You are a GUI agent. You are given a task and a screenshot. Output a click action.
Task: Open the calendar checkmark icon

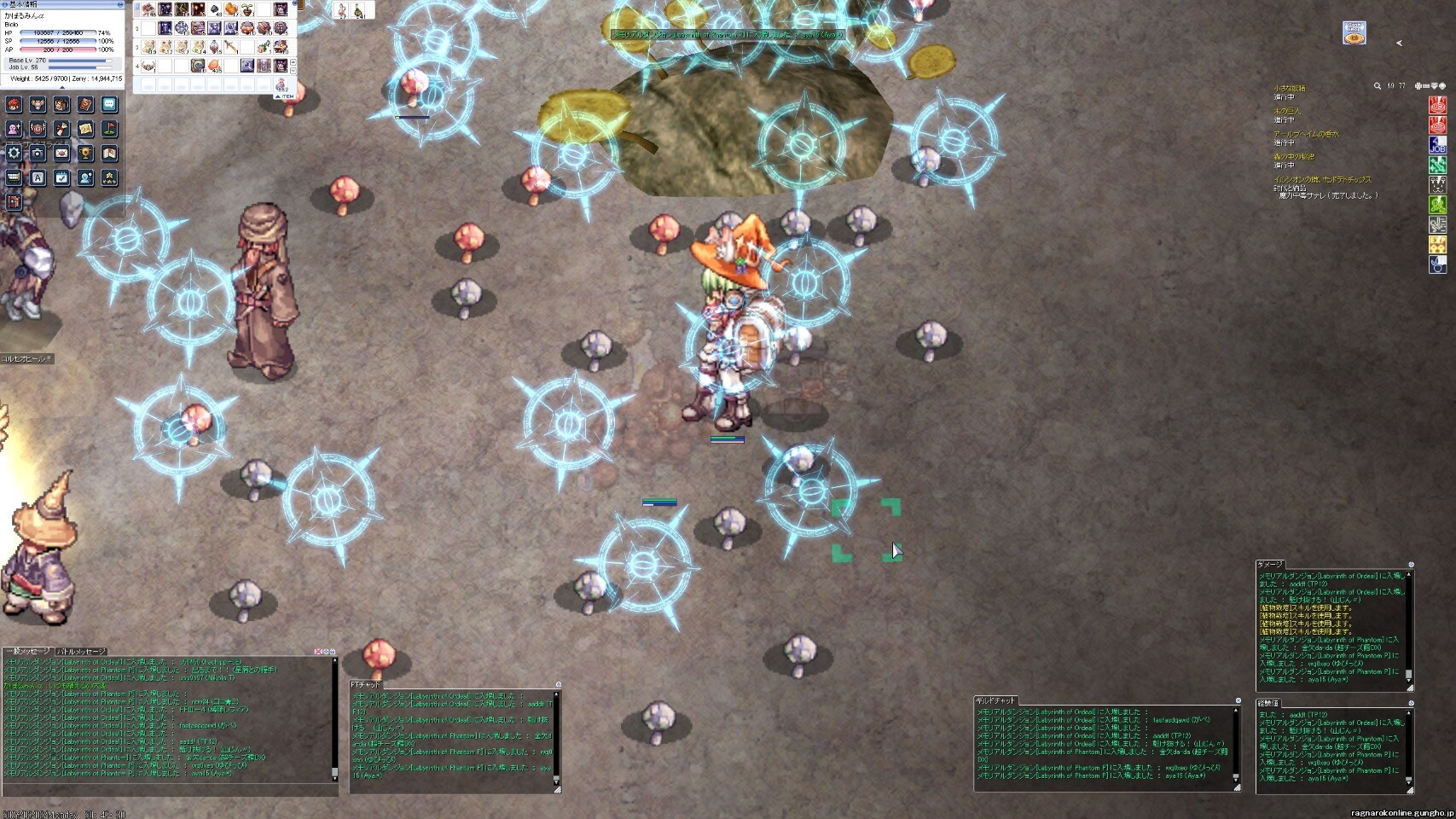tap(61, 177)
